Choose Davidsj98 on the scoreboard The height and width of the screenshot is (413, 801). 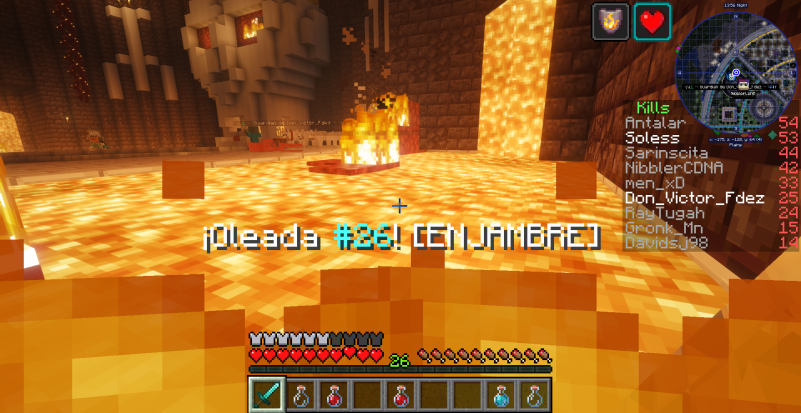pos(664,243)
